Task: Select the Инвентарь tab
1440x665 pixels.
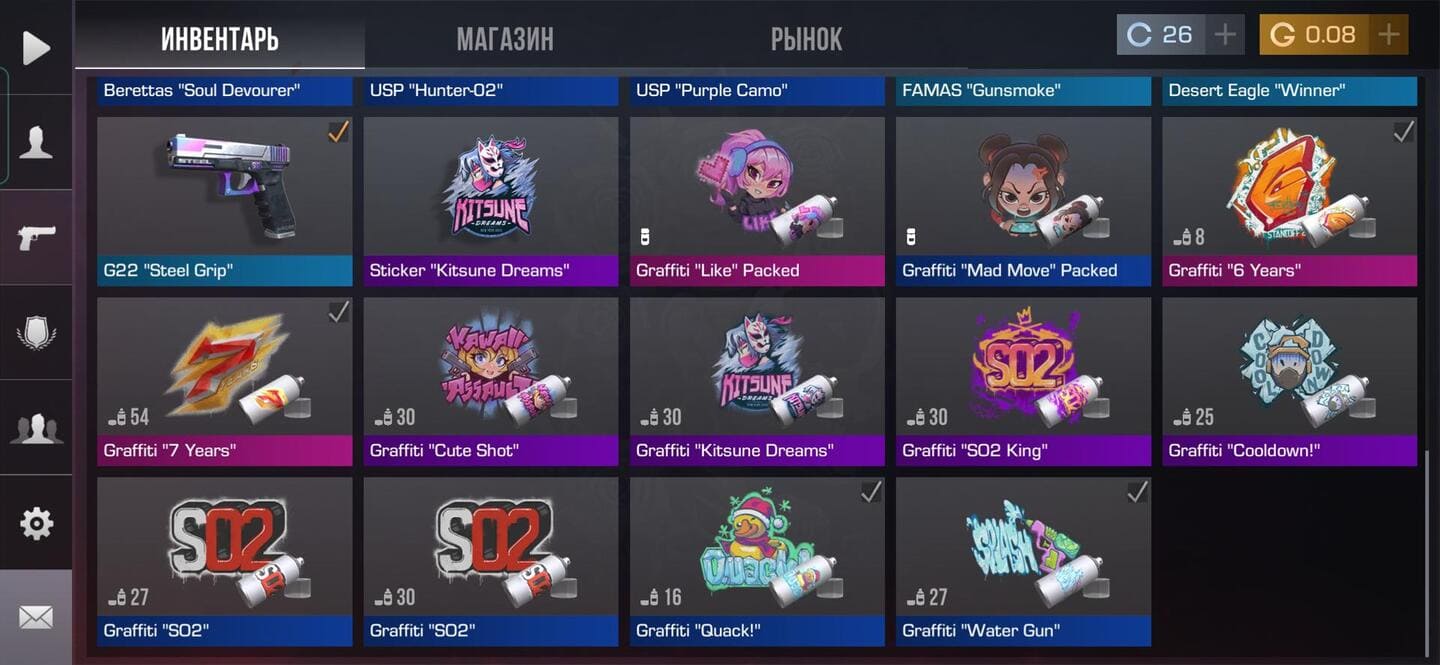Action: click(220, 39)
